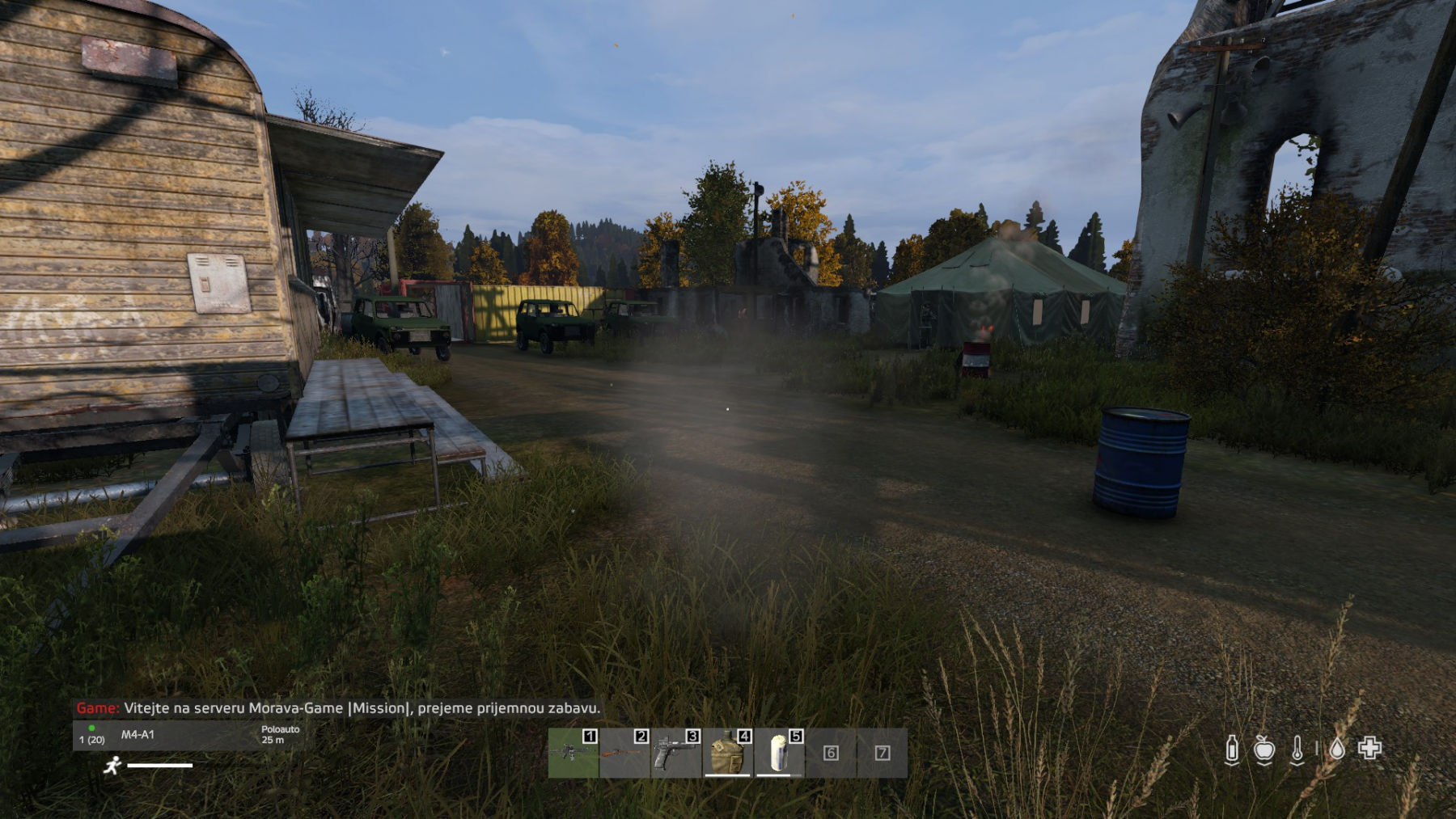The height and width of the screenshot is (819, 1456).
Task: Click the thermometer temperature icon
Action: 1297,749
